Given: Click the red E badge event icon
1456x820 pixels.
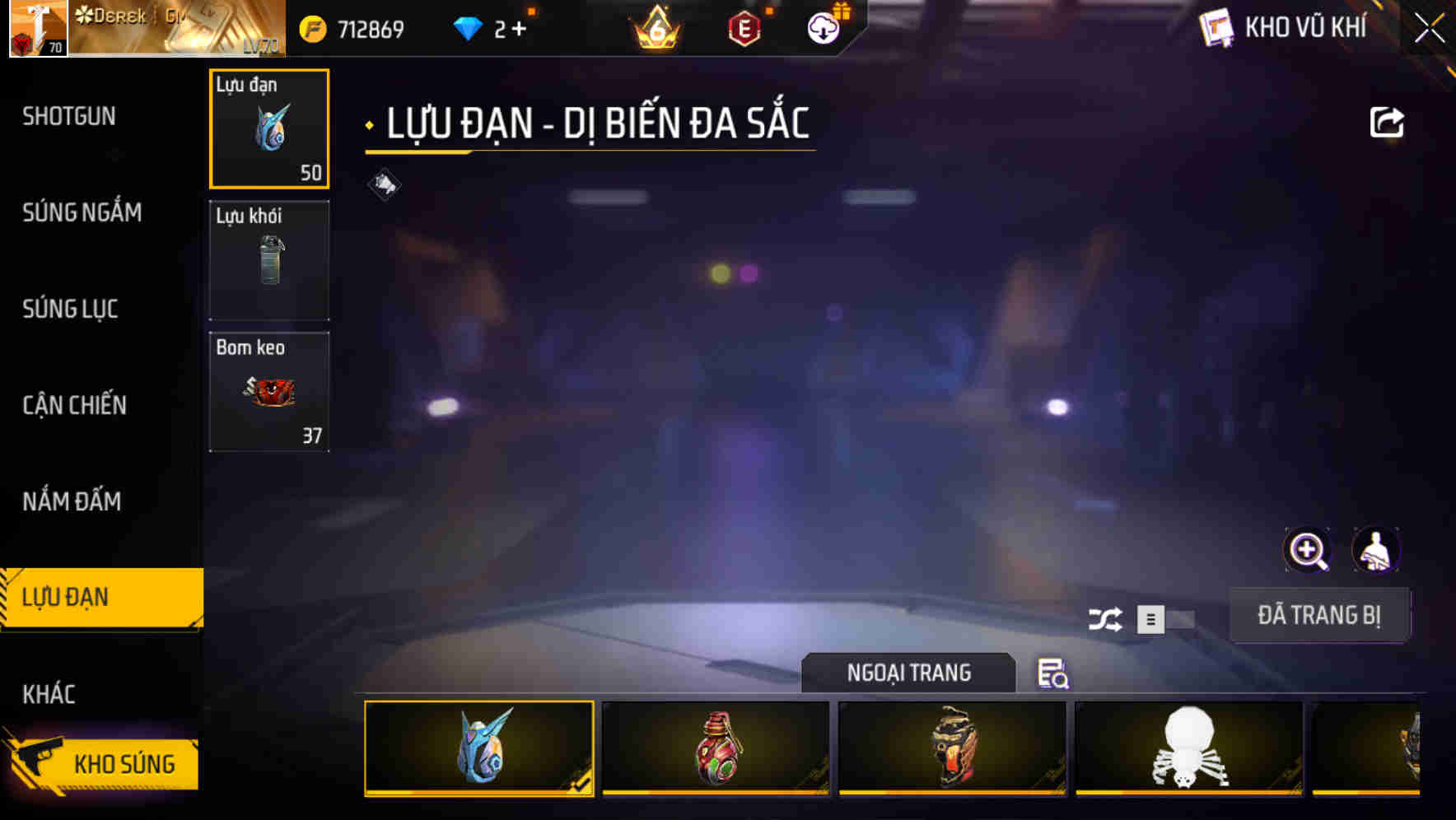Looking at the screenshot, I should tap(744, 27).
